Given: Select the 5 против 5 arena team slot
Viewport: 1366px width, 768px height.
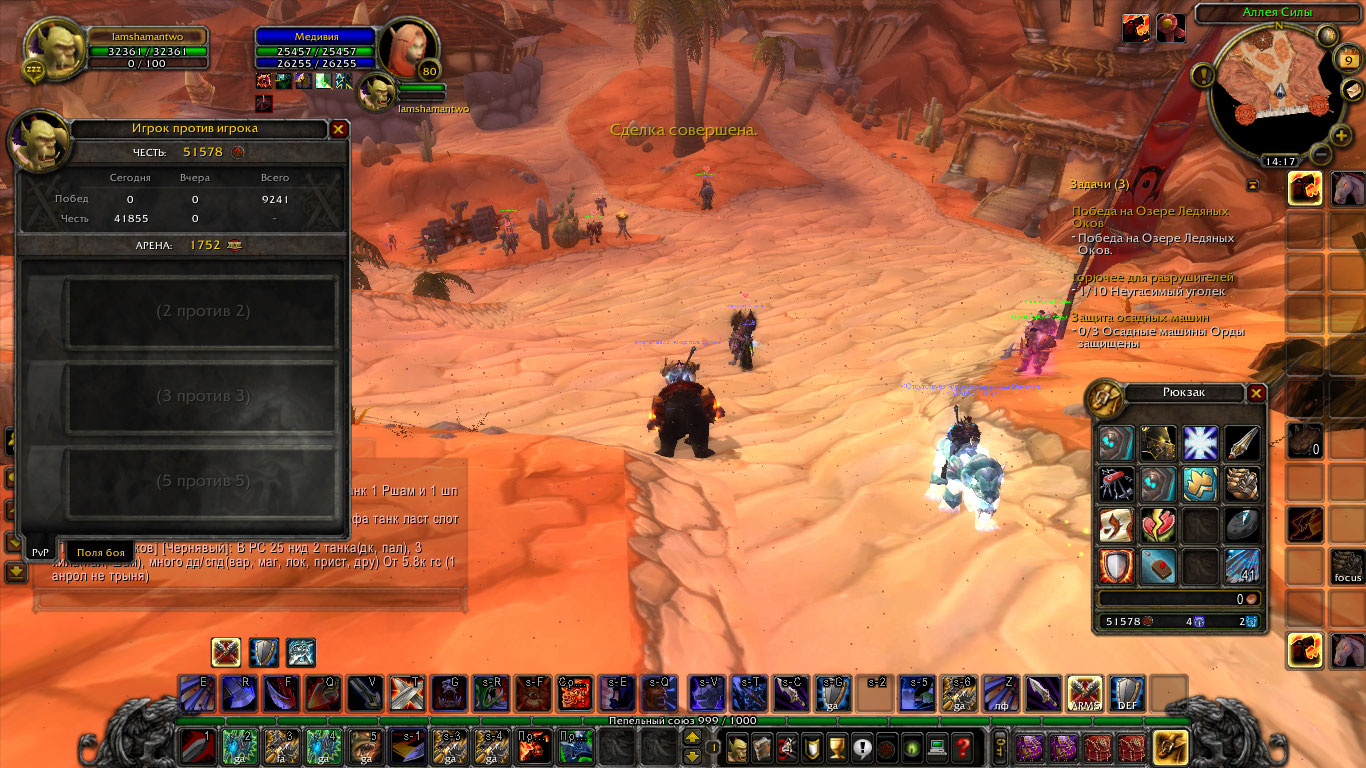Looking at the screenshot, I should [202, 481].
